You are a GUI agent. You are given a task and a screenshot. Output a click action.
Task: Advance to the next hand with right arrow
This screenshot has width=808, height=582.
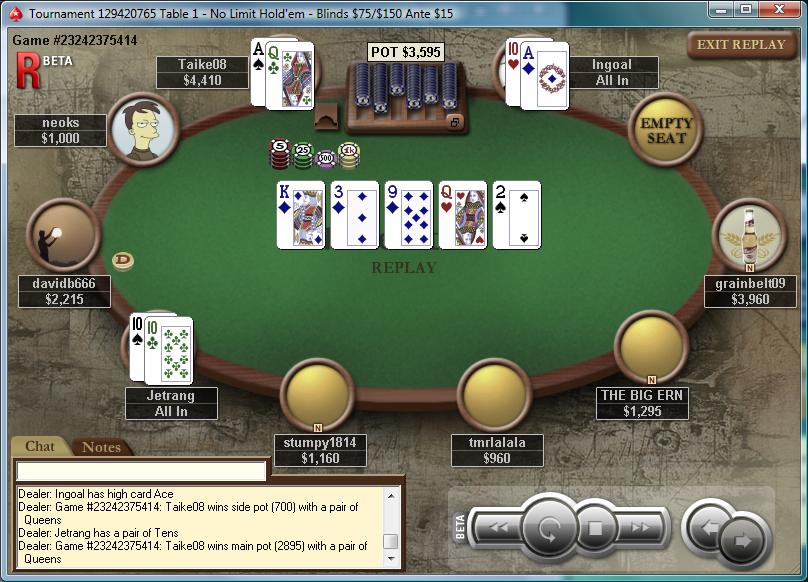pos(743,539)
